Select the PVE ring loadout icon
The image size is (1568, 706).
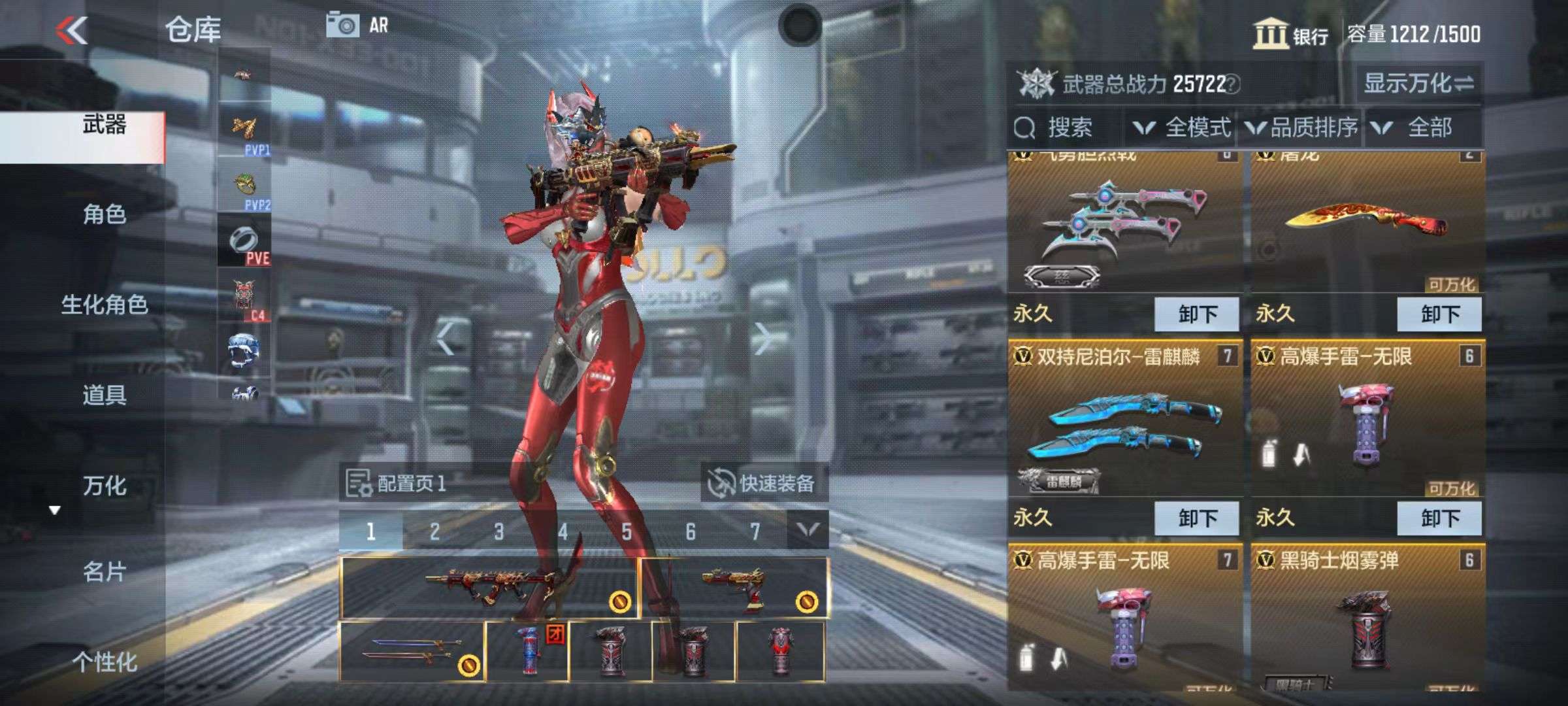[x=244, y=242]
